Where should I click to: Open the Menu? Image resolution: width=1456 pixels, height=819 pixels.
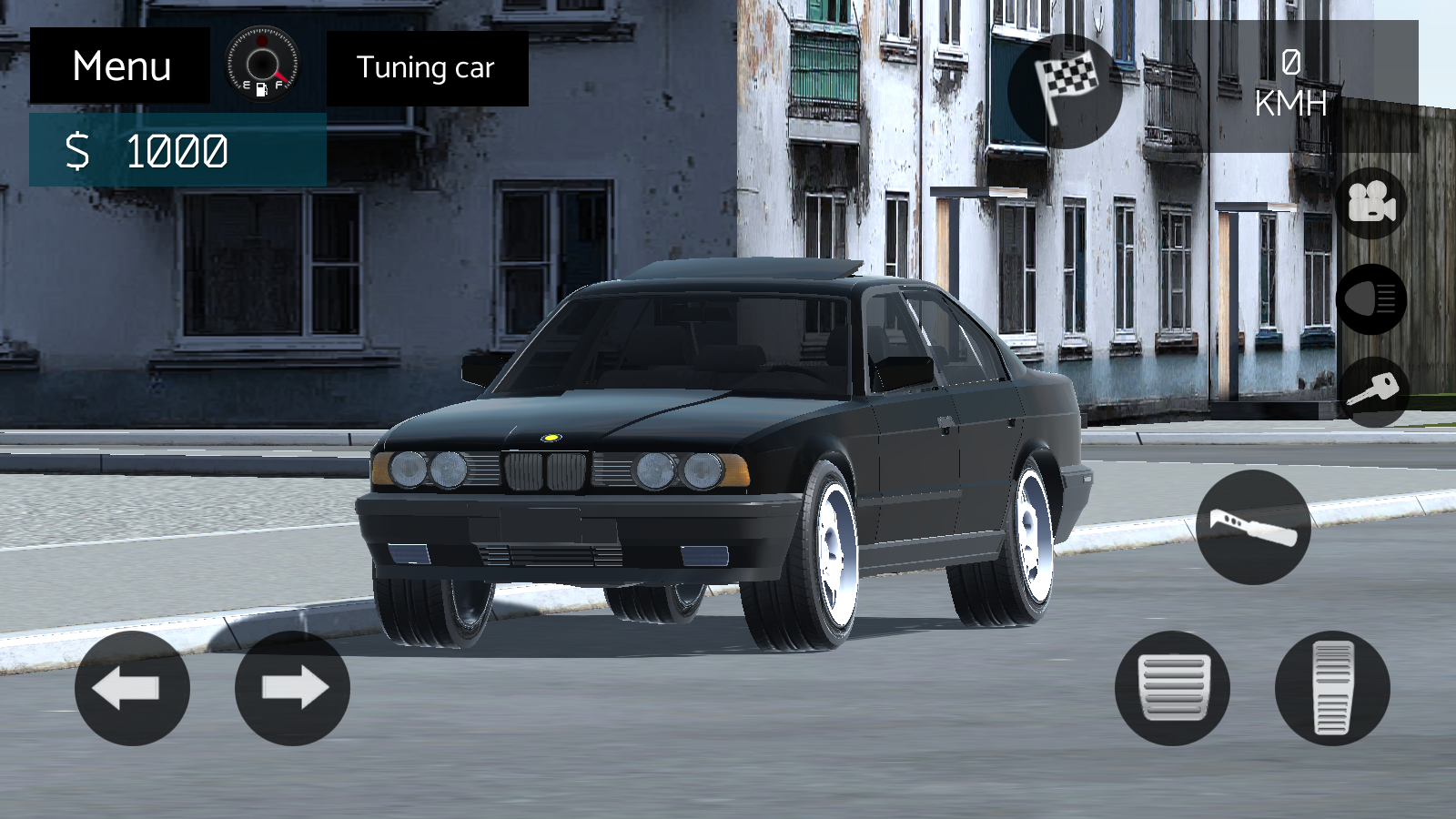point(121,66)
